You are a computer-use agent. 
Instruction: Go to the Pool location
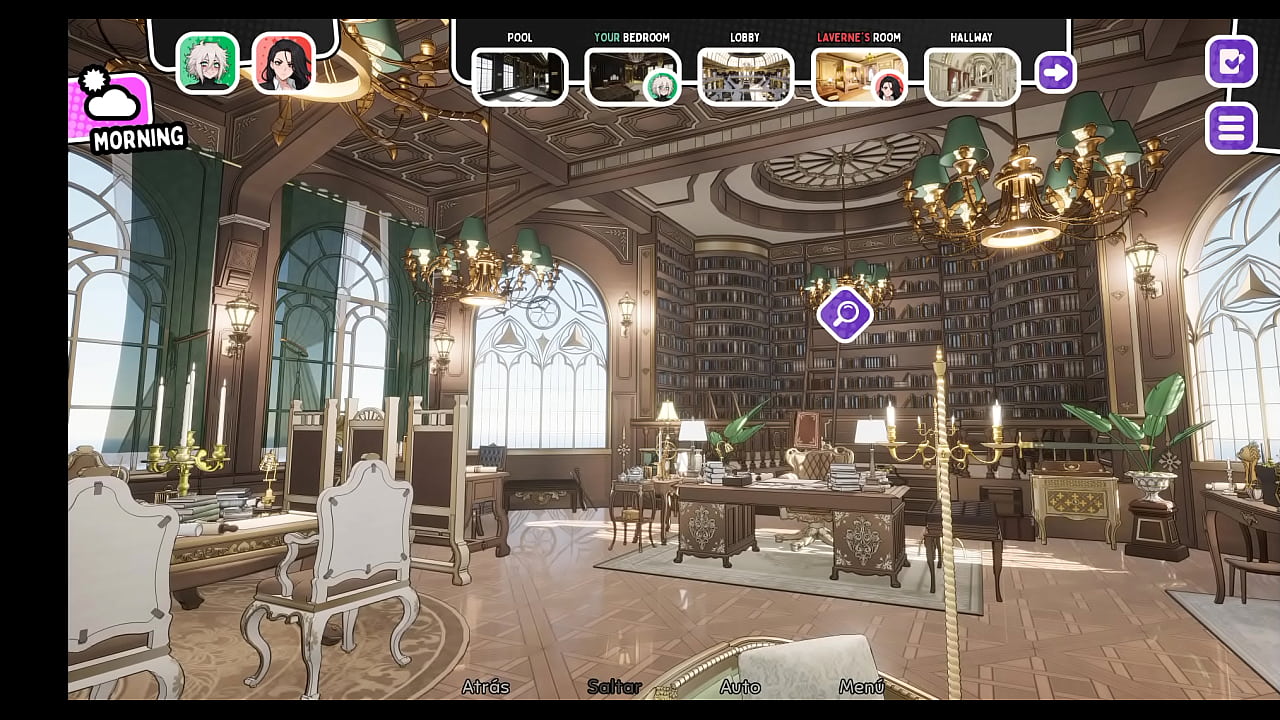[519, 77]
